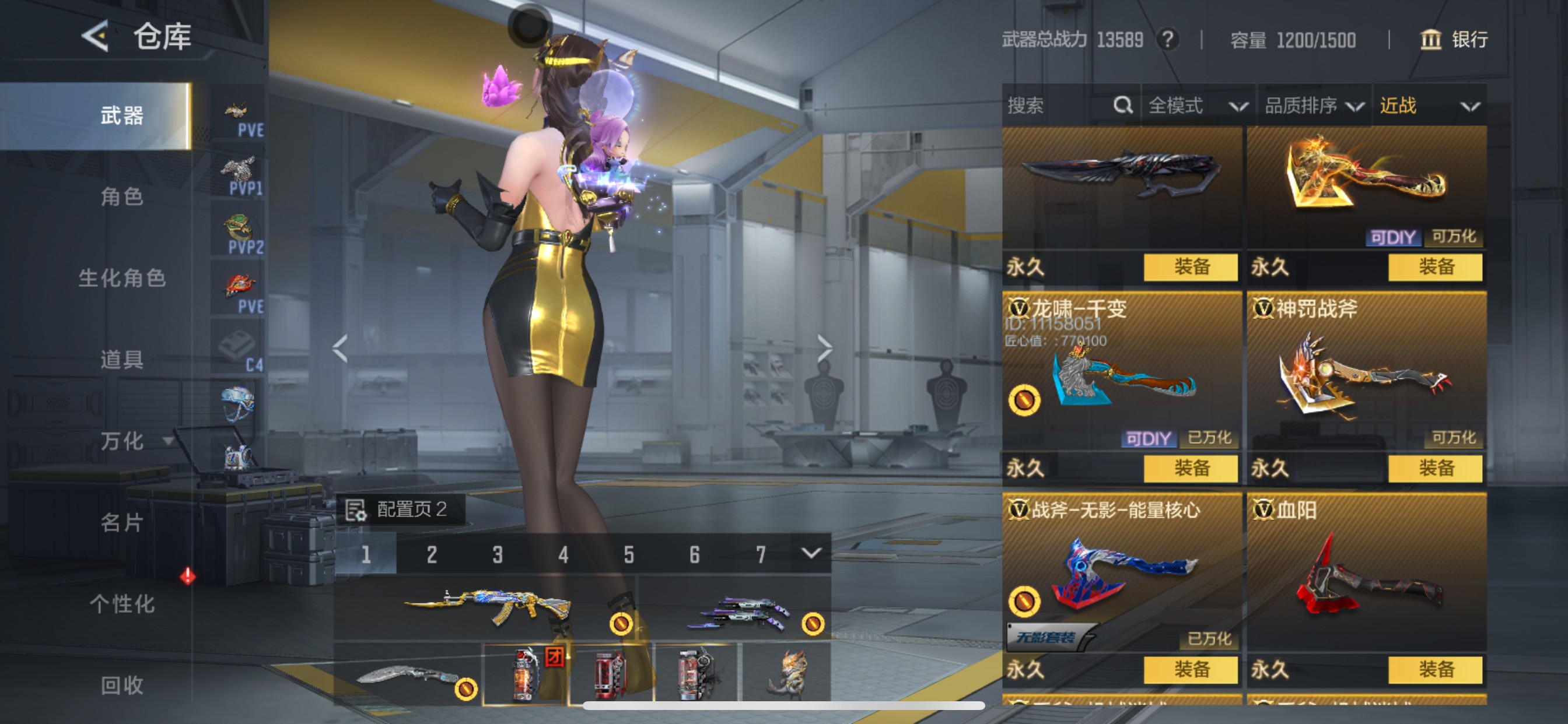Open the 生化角色 category
Image resolution: width=1568 pixels, height=724 pixels.
122,278
